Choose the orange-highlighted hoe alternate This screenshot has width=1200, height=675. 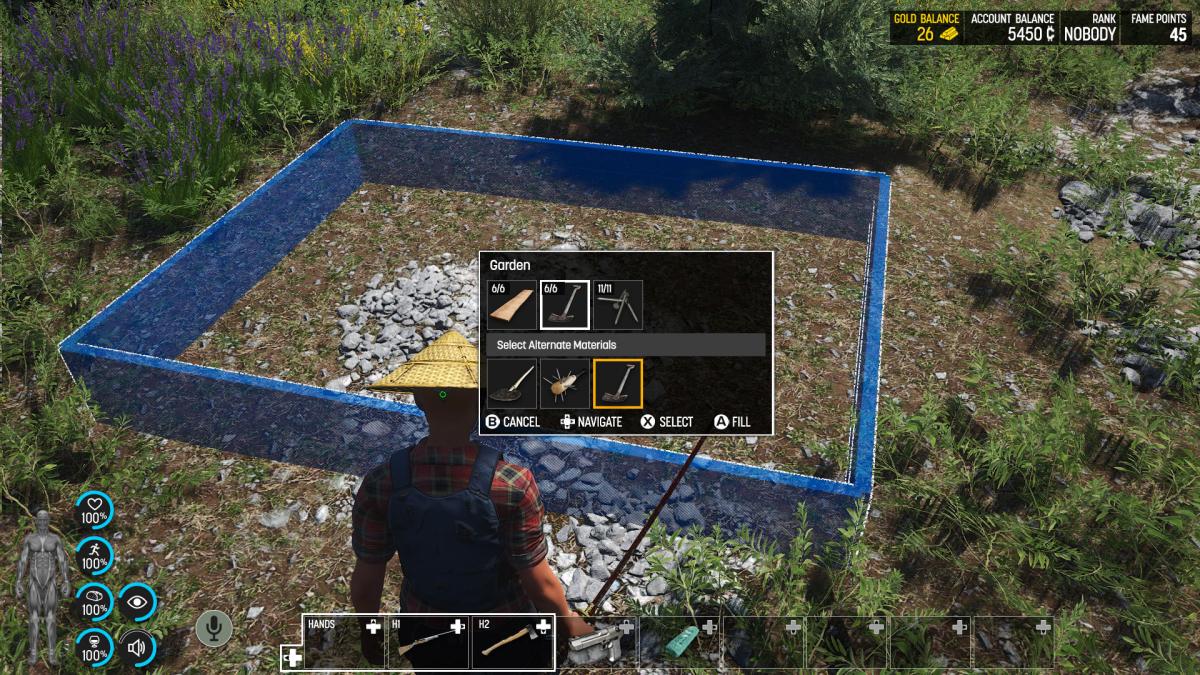(618, 384)
